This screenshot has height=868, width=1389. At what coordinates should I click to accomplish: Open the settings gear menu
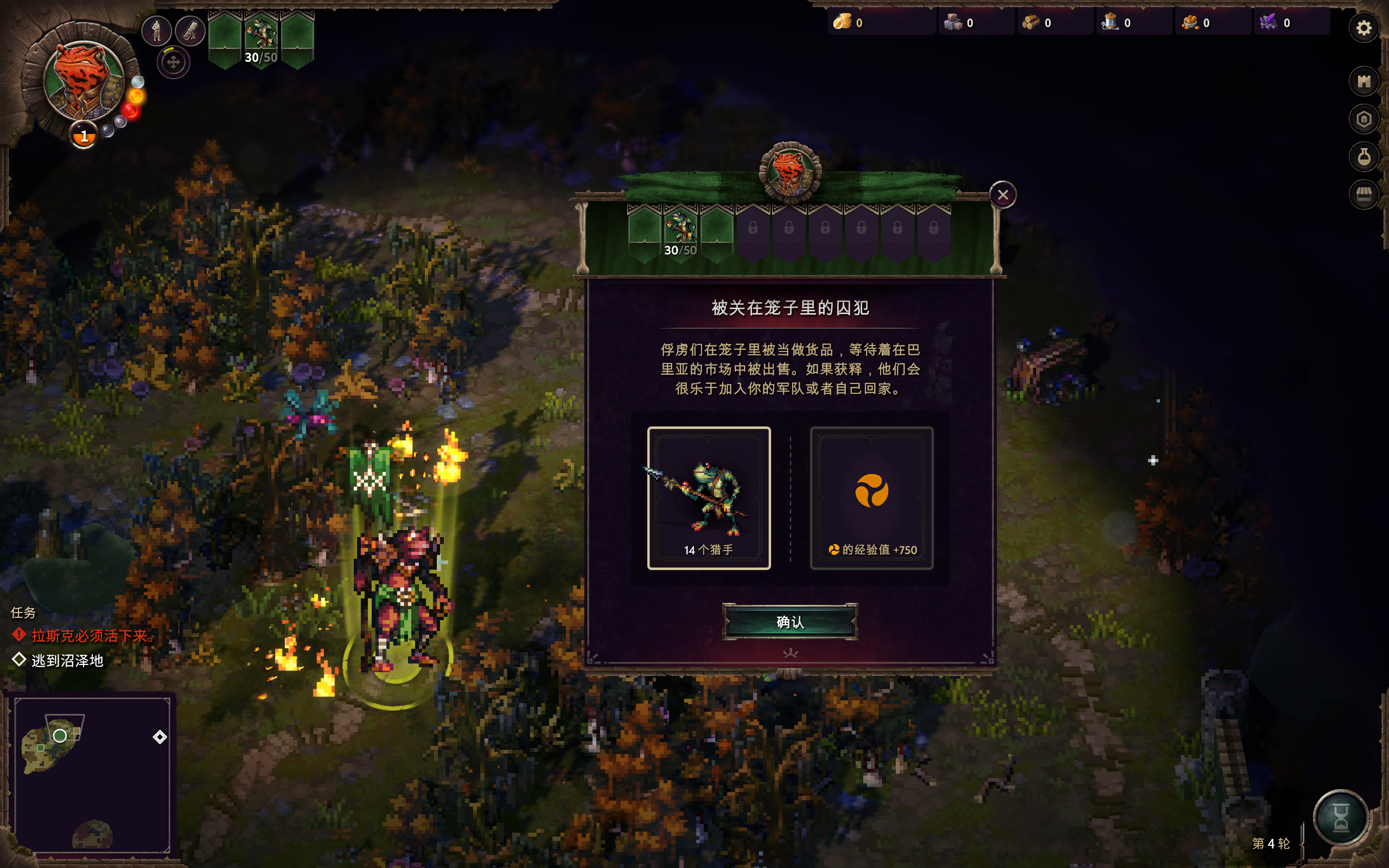pos(1365,28)
